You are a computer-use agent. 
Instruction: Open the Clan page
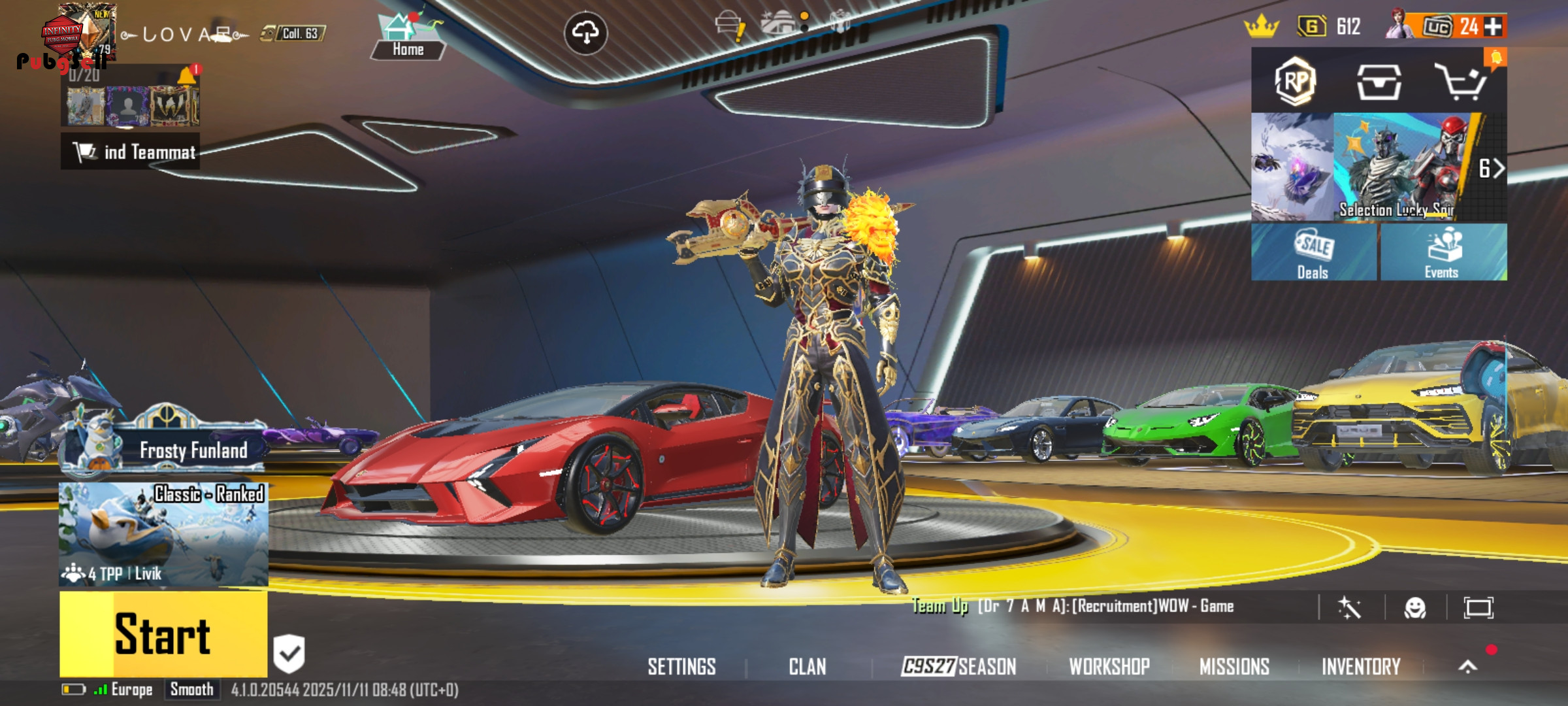click(808, 667)
